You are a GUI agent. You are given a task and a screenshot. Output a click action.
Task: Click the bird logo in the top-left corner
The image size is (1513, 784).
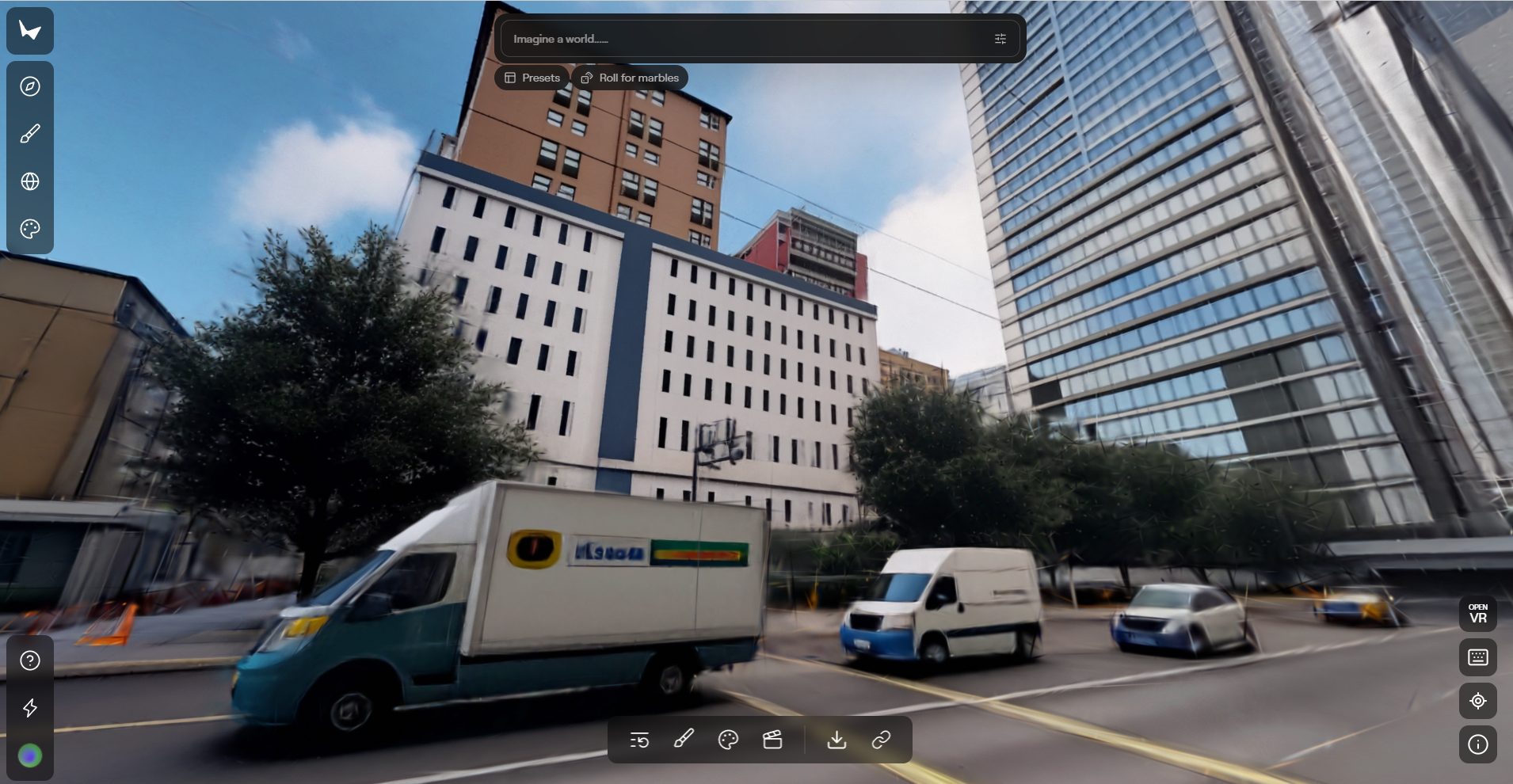pyautogui.click(x=30, y=31)
